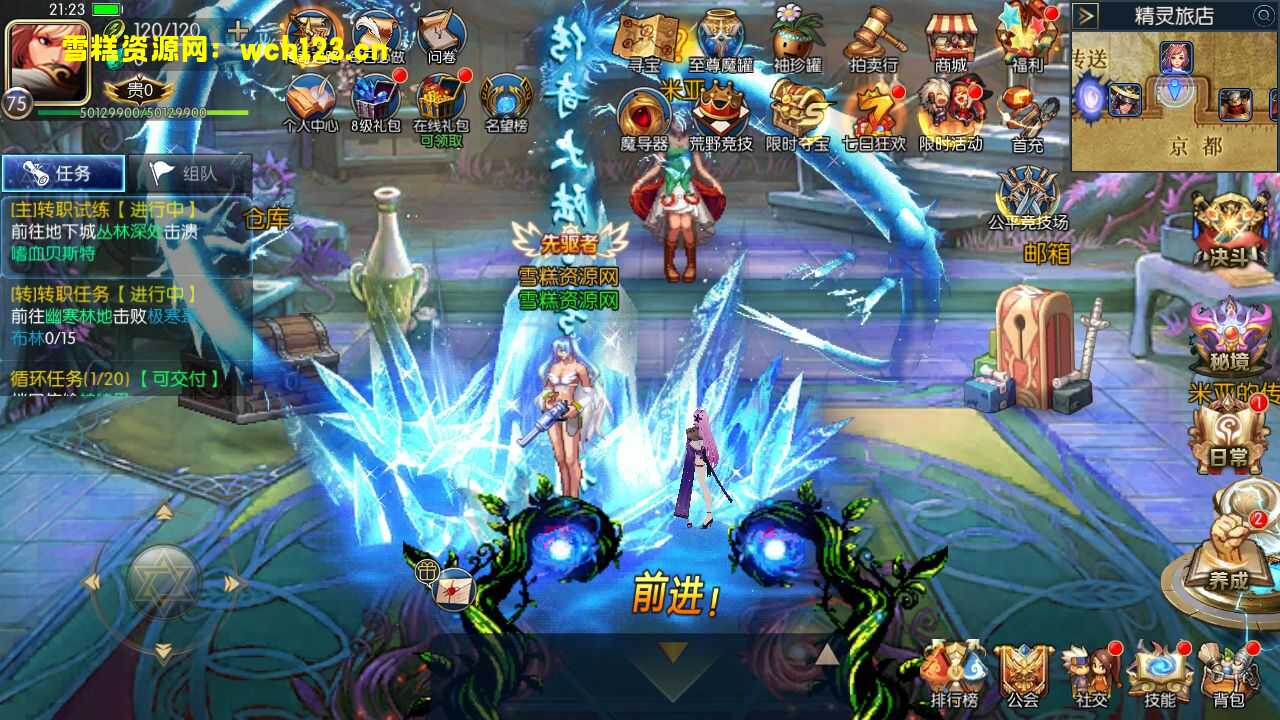The image size is (1280, 720).
Task: Open the magnifier zoom control on the minimap
Action: (1262, 14)
